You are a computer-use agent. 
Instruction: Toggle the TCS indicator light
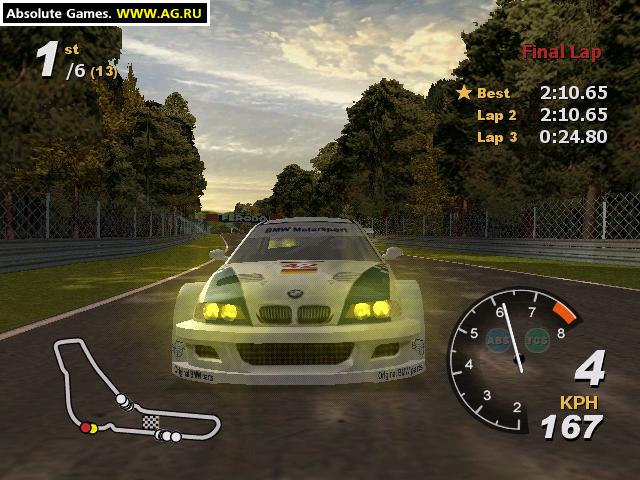pyautogui.click(x=537, y=339)
